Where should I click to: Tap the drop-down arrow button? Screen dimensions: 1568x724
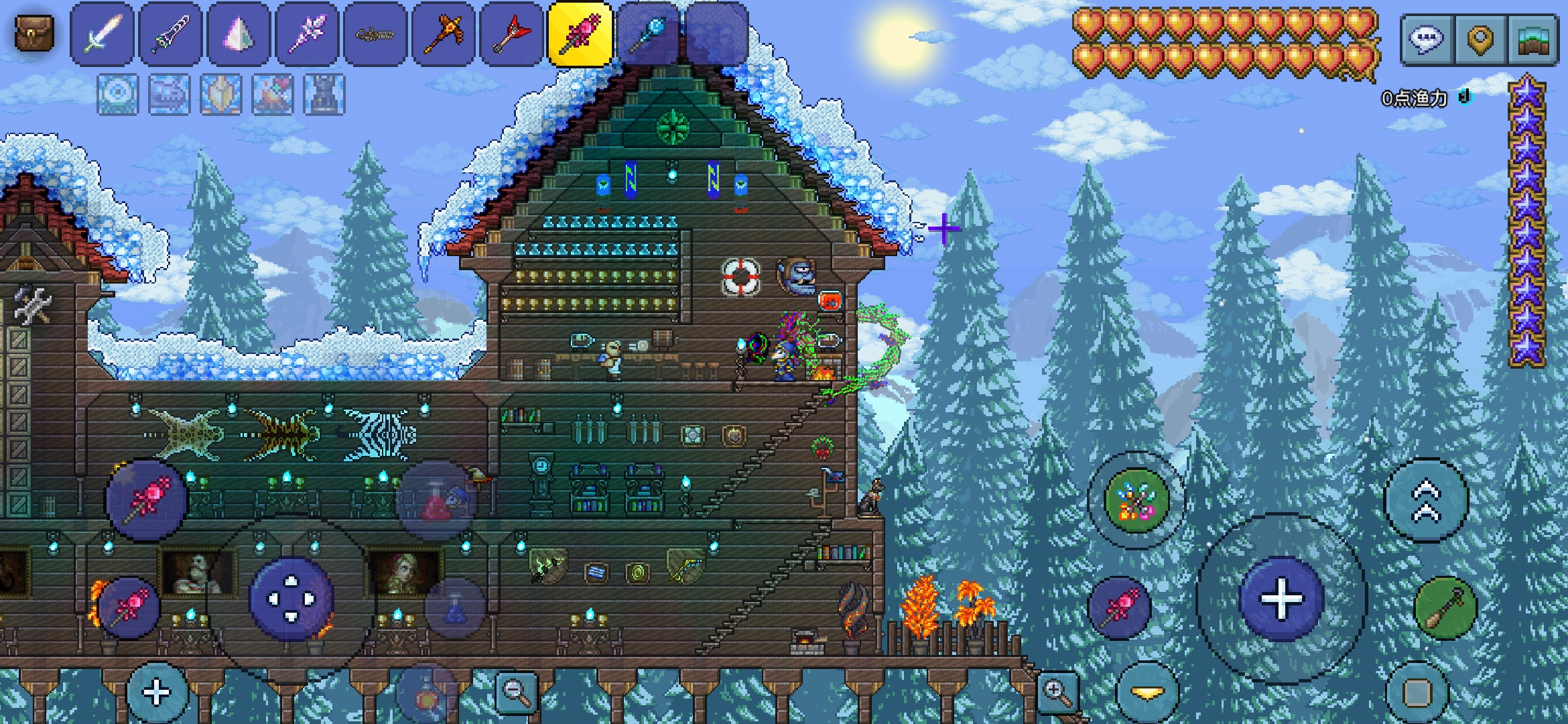[1148, 692]
